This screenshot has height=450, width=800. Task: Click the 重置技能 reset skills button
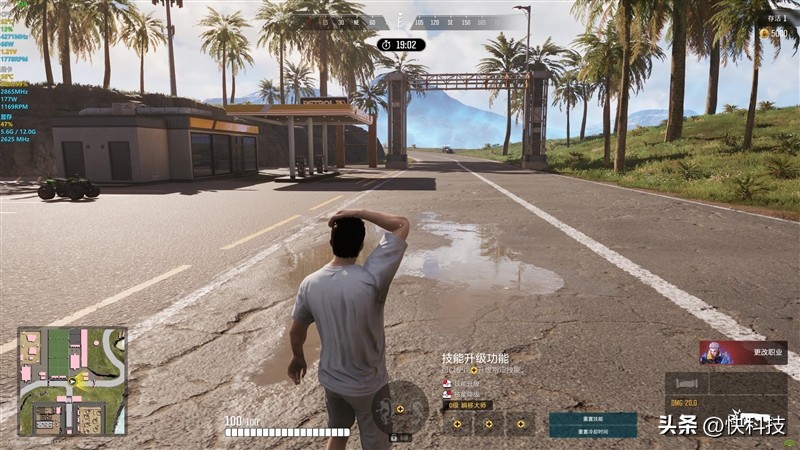[x=592, y=419]
